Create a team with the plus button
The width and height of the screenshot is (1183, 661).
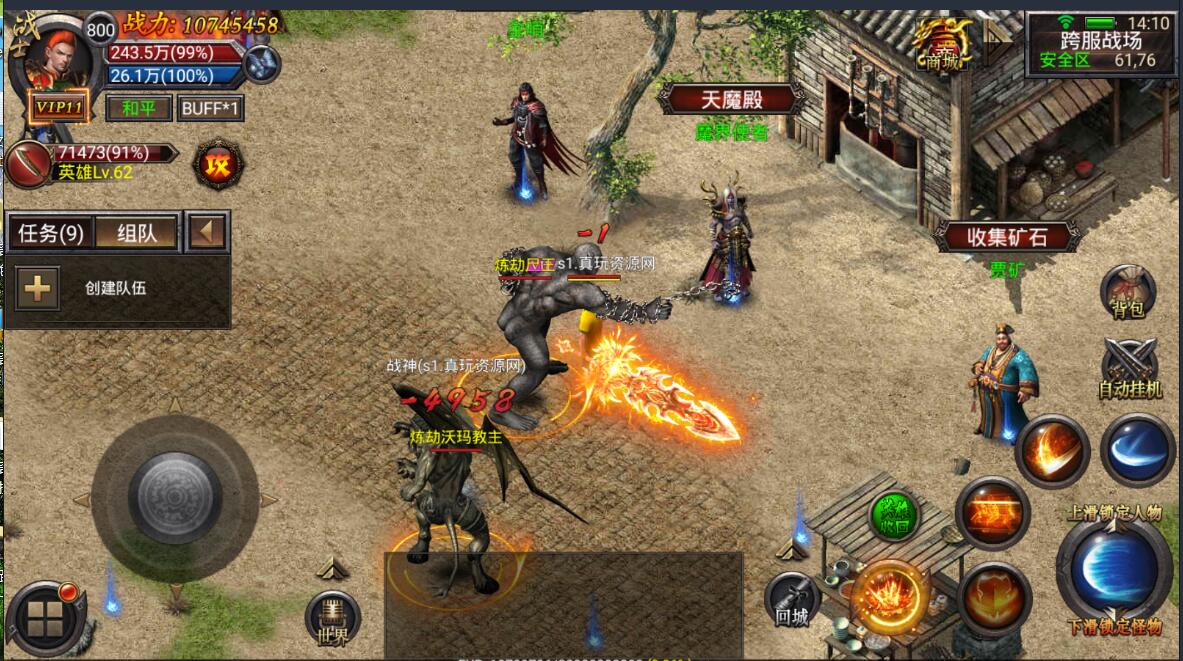37,288
